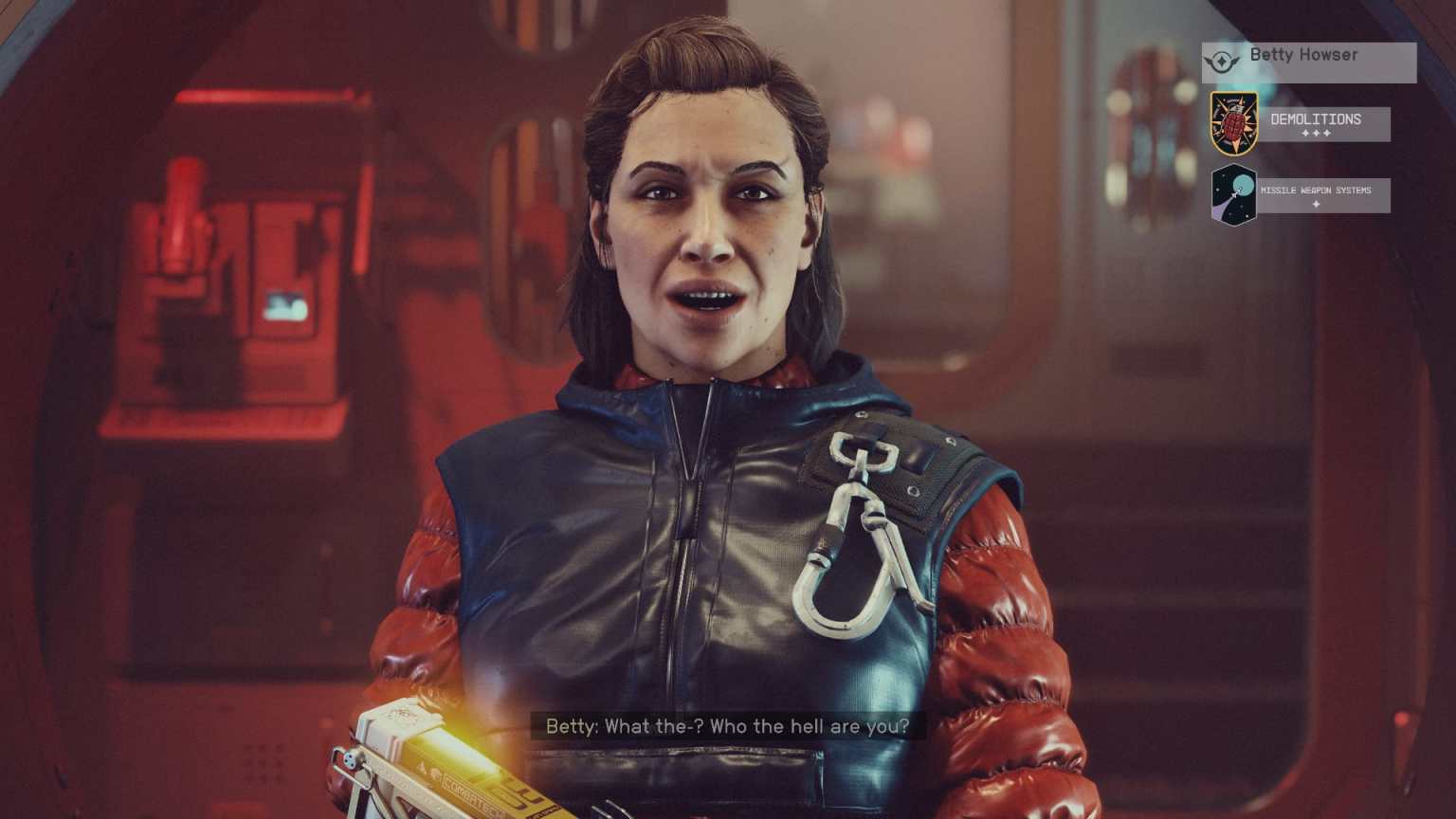Click the Betty Howser name link
Screen dimensions: 1456x819
pos(1305,54)
